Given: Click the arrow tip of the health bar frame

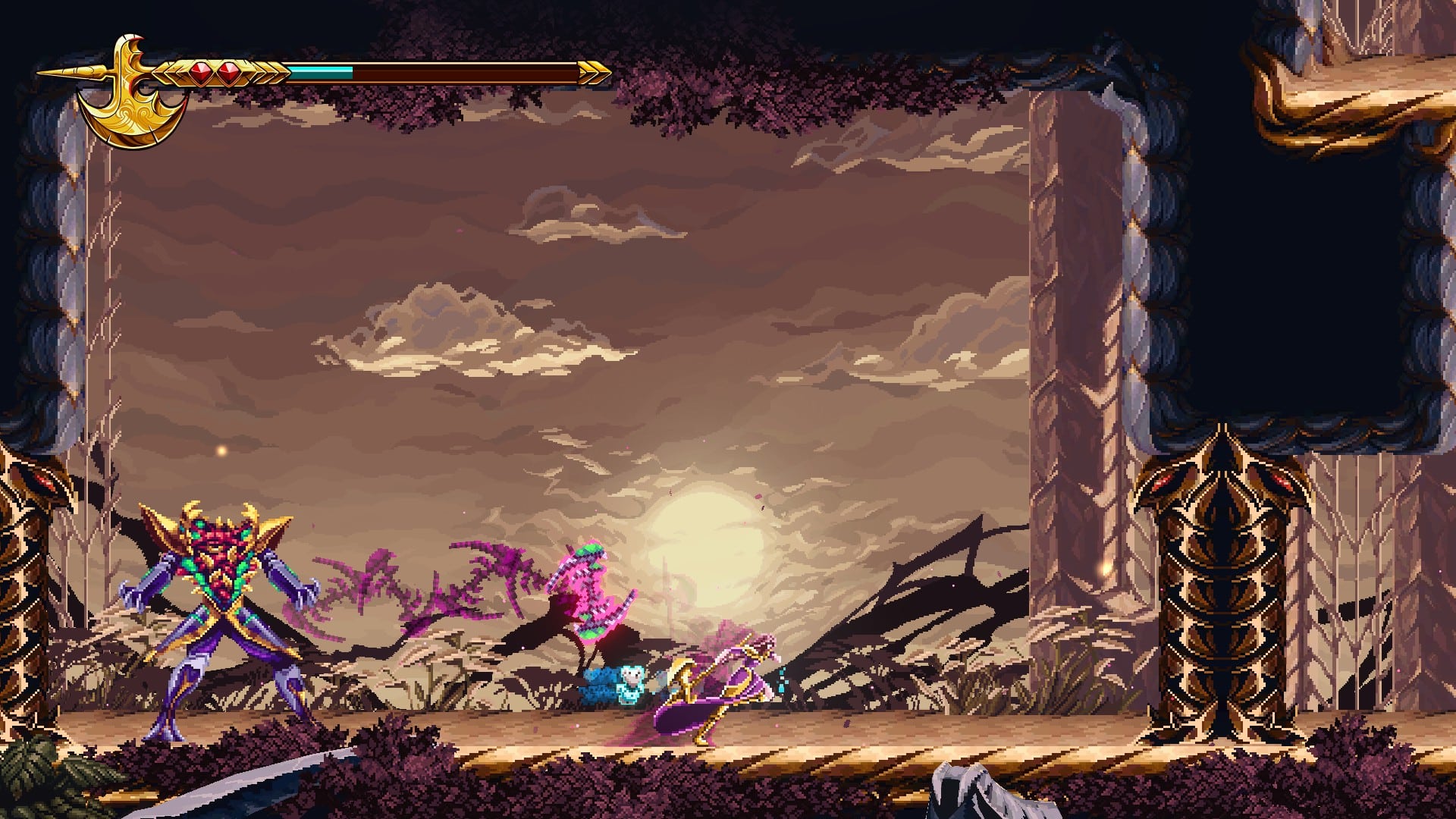Looking at the screenshot, I should click(599, 72).
